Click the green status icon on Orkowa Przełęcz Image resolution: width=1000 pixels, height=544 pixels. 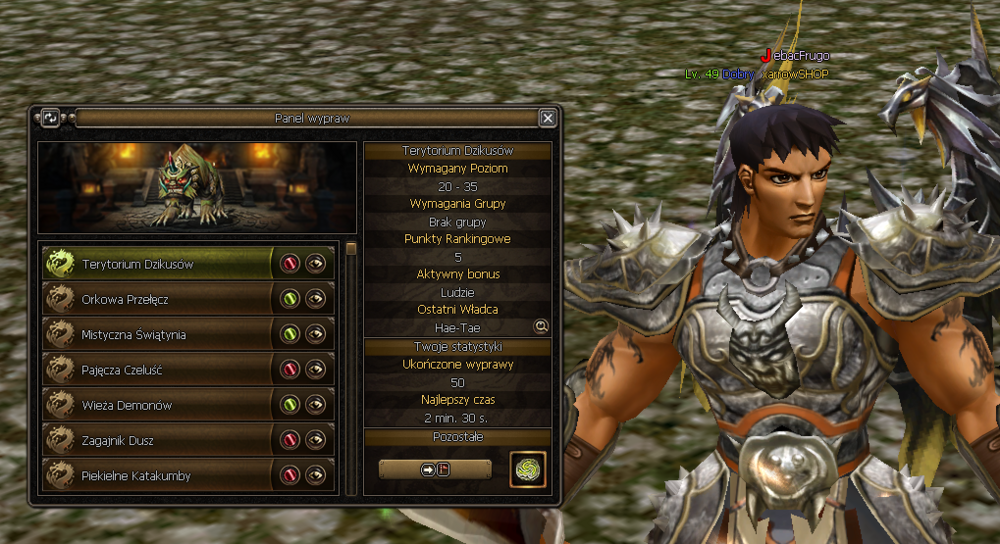290,299
